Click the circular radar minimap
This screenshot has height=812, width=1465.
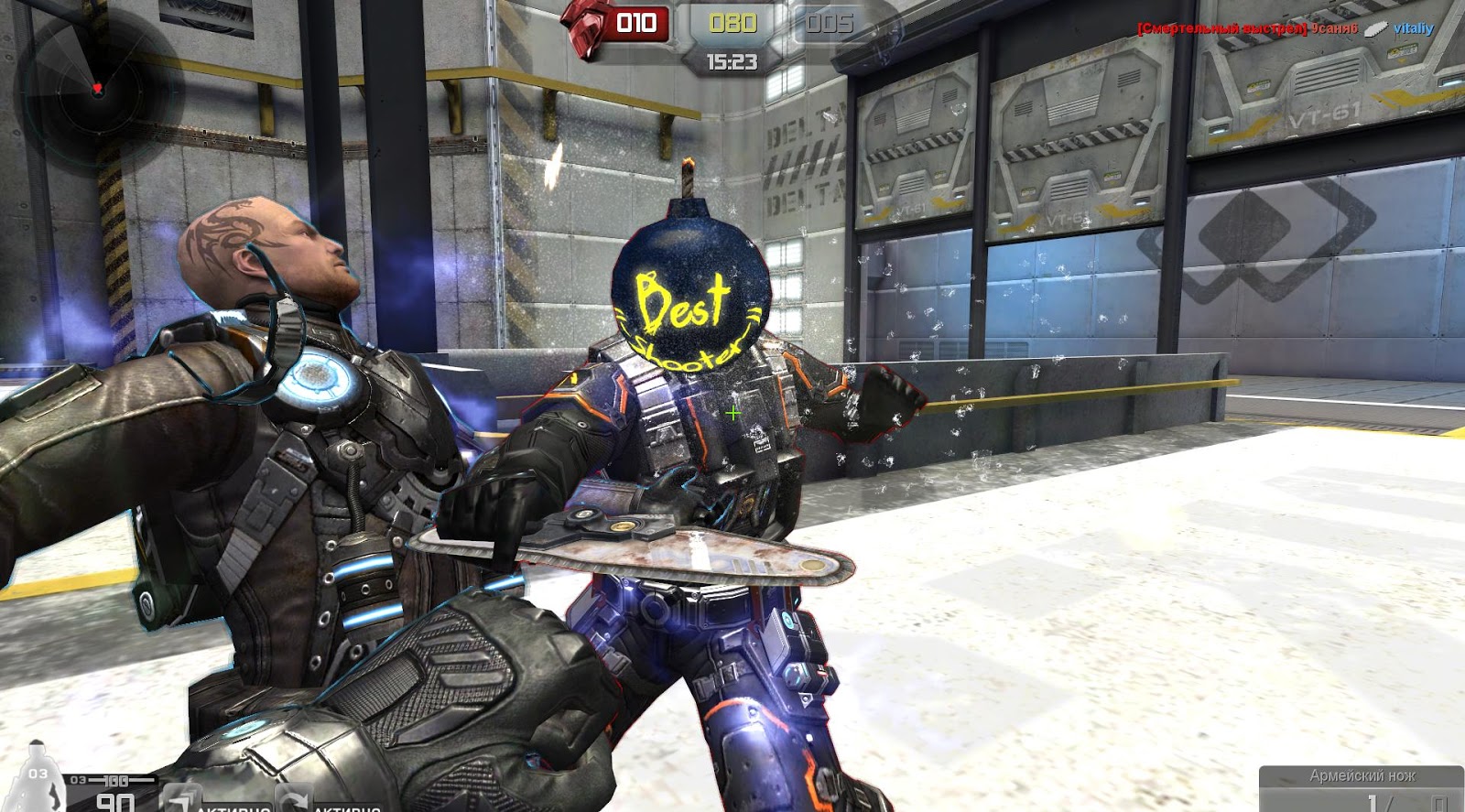96,89
